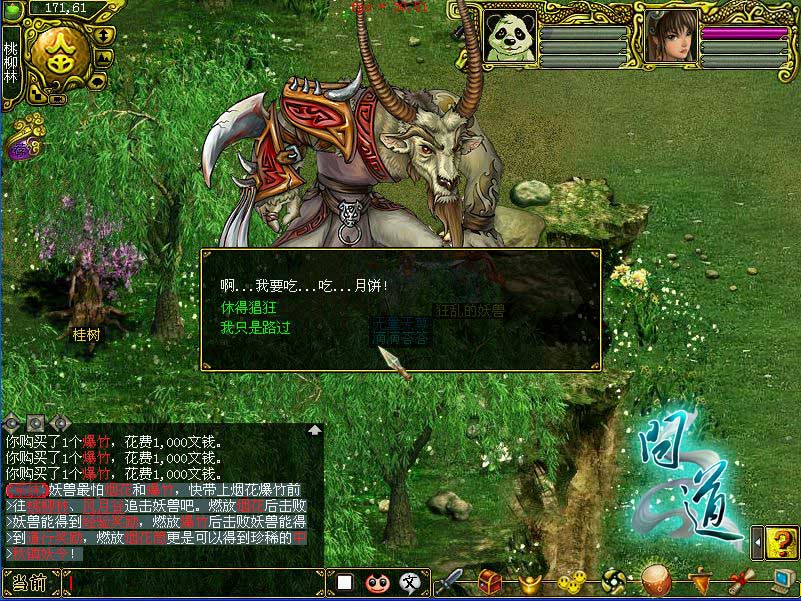Open the yellow smiley faces friends icon
801x601 pixels.
point(571,581)
